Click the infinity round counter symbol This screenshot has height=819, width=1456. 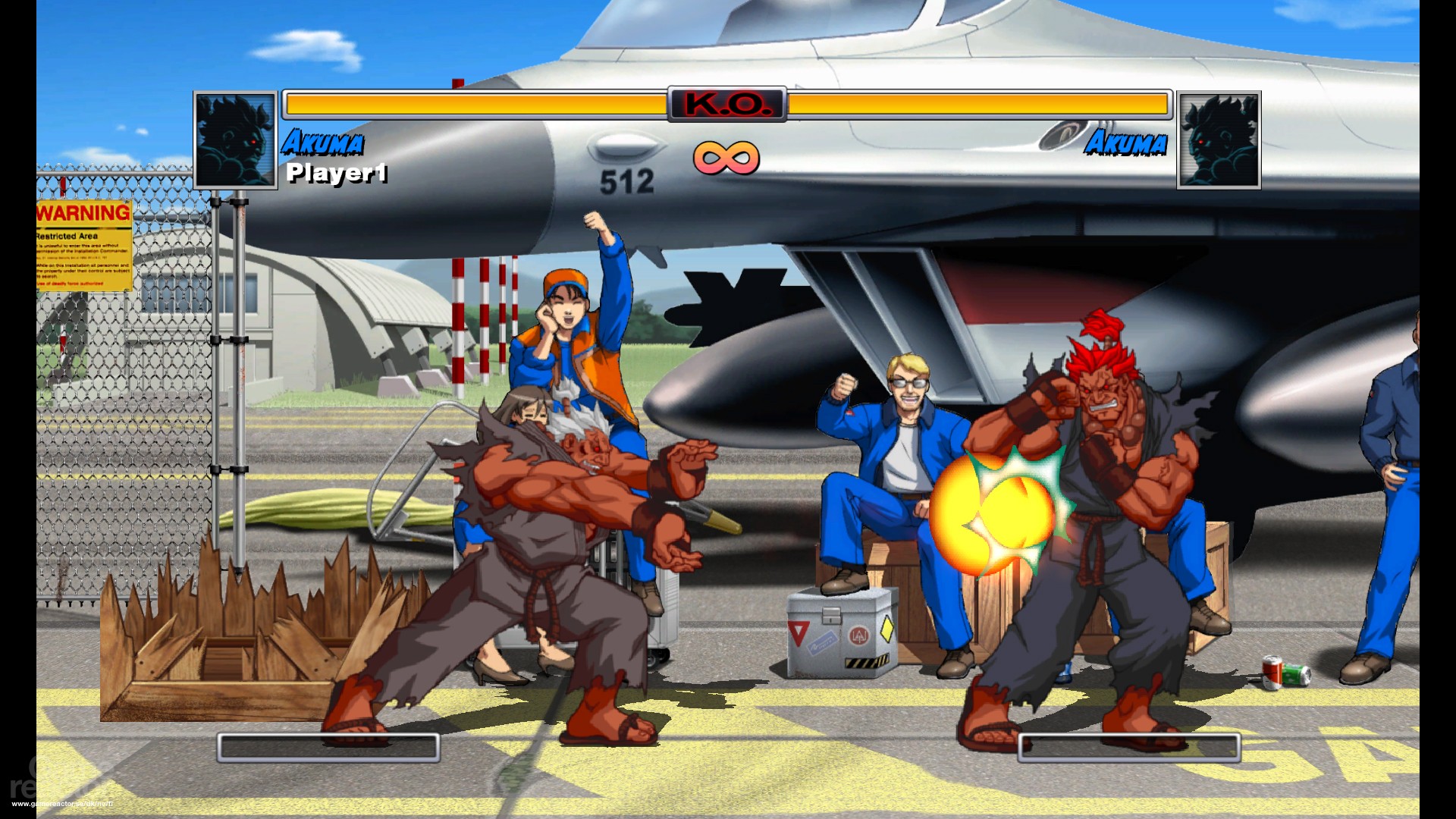pos(726,158)
